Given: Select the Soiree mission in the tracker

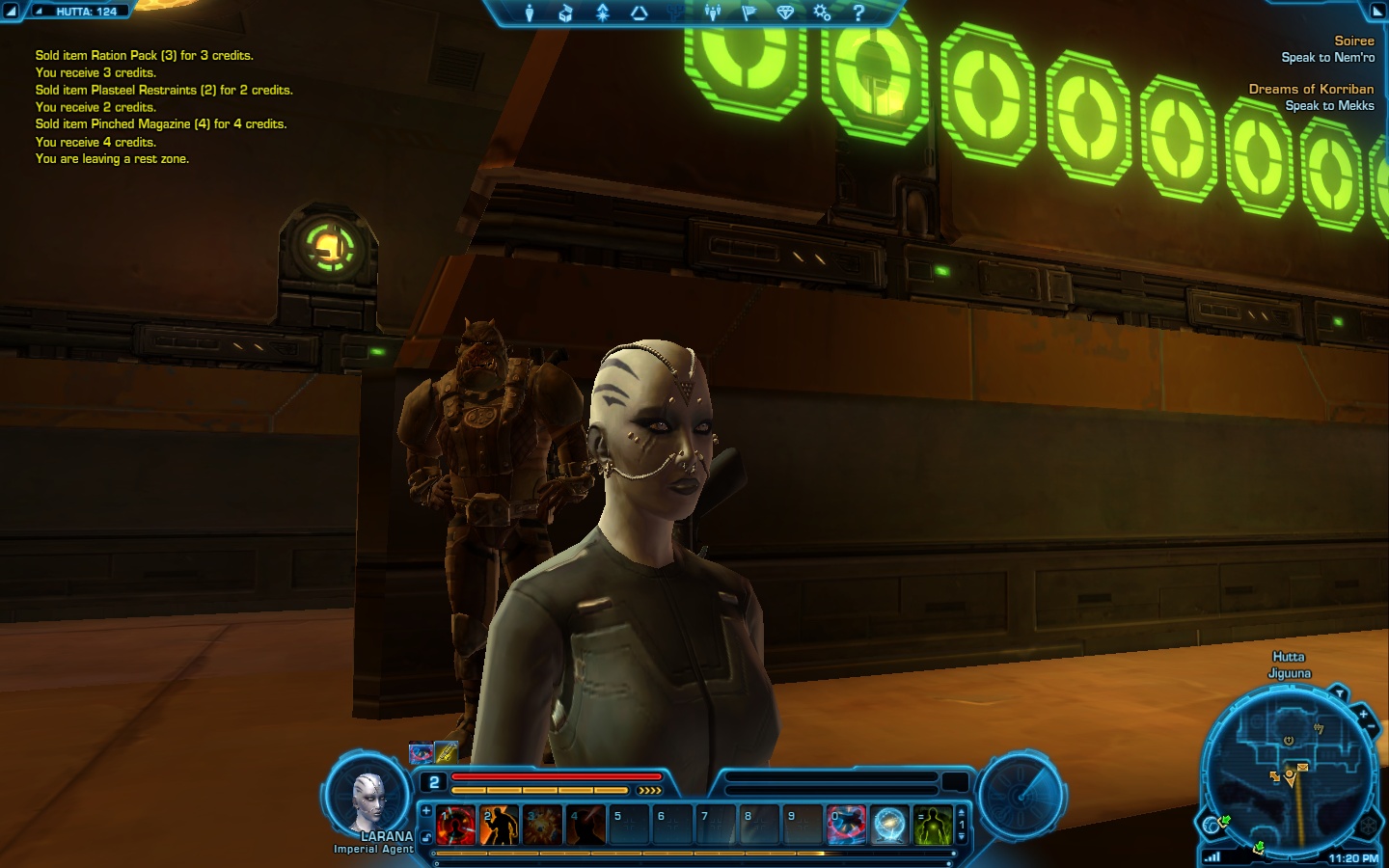Looking at the screenshot, I should click(1353, 41).
